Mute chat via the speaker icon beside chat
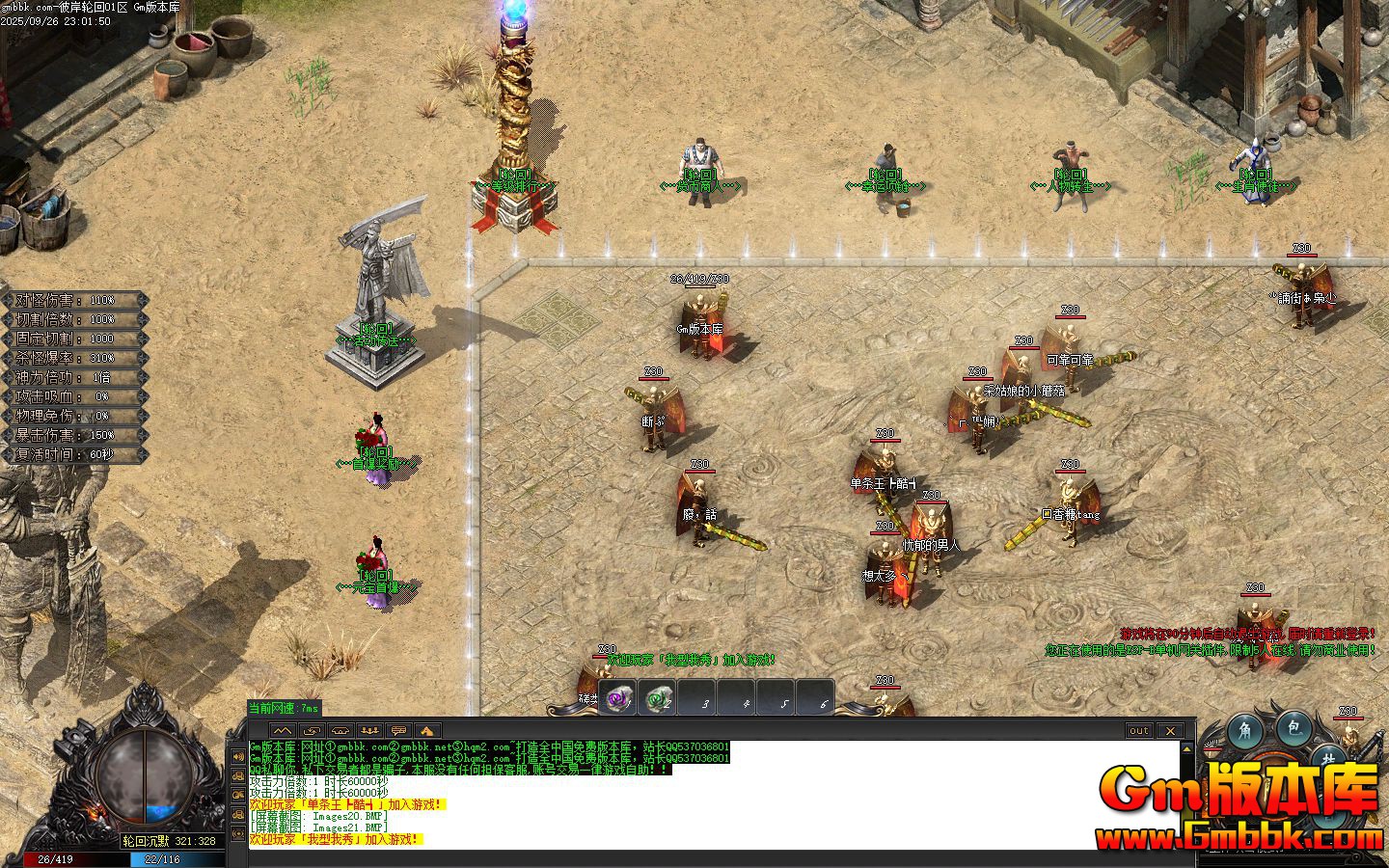Screen dimensions: 1389x868 click(x=238, y=756)
